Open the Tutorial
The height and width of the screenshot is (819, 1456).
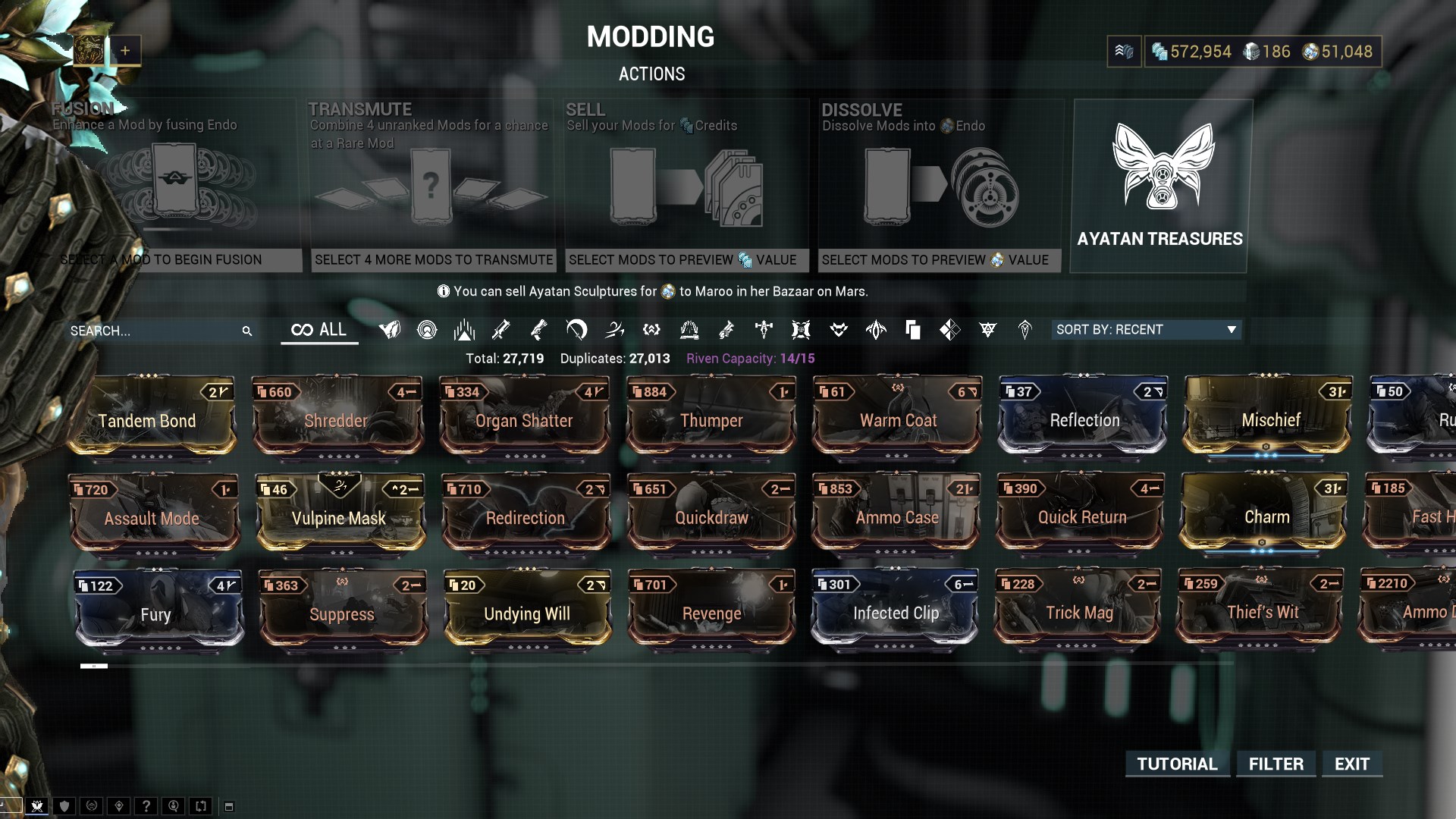pos(1177,764)
